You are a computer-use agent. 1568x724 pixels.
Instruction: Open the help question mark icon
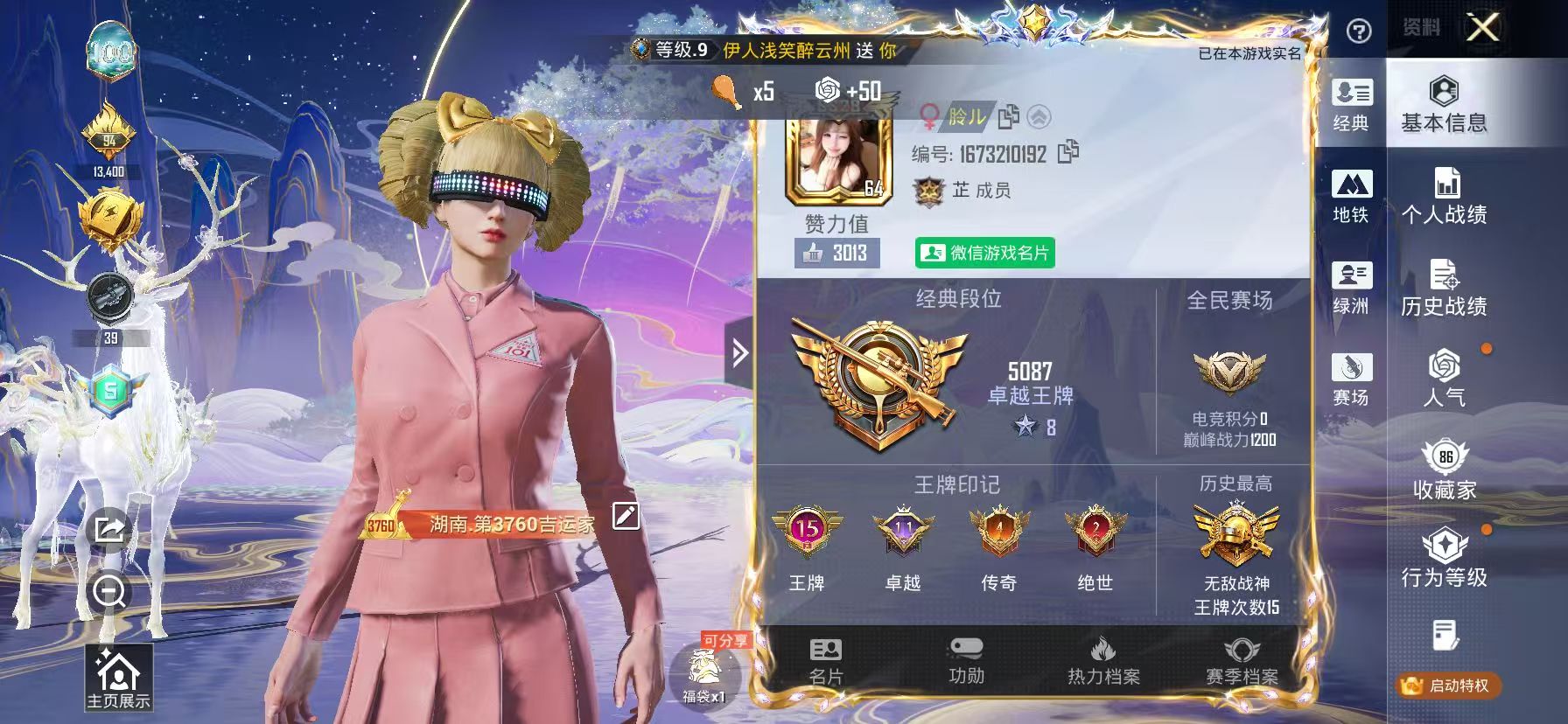click(x=1357, y=30)
